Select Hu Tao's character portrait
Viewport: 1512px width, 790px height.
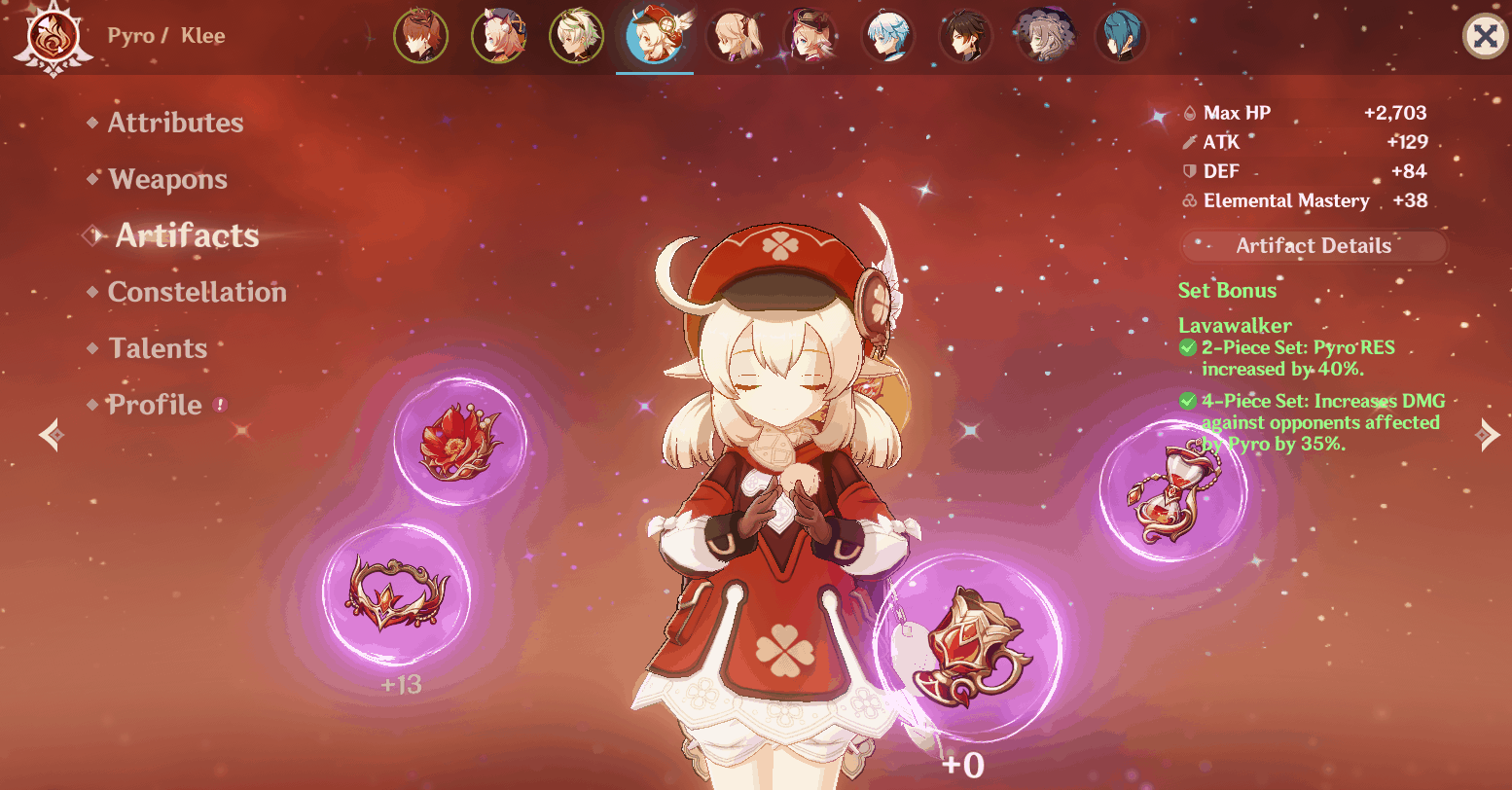pyautogui.click(x=810, y=36)
